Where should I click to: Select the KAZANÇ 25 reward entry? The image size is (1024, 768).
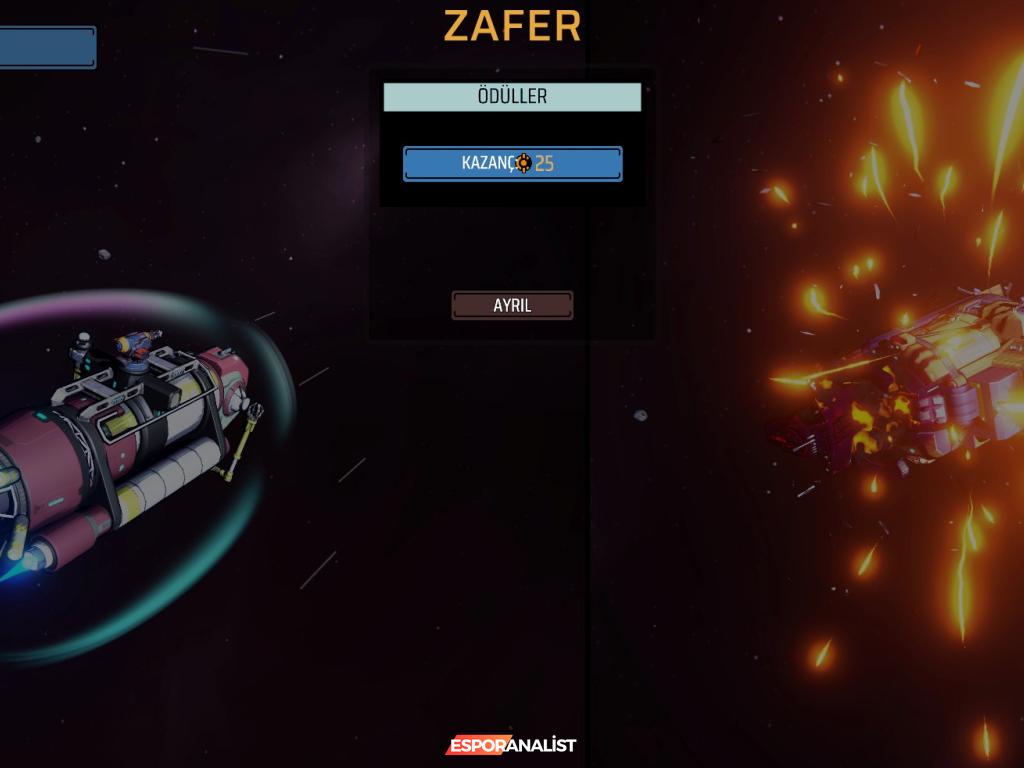click(x=512, y=164)
